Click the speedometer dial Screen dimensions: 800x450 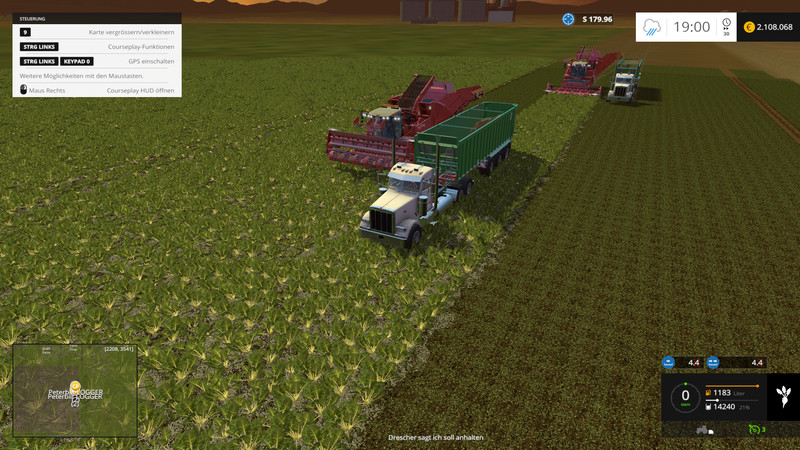tap(685, 395)
